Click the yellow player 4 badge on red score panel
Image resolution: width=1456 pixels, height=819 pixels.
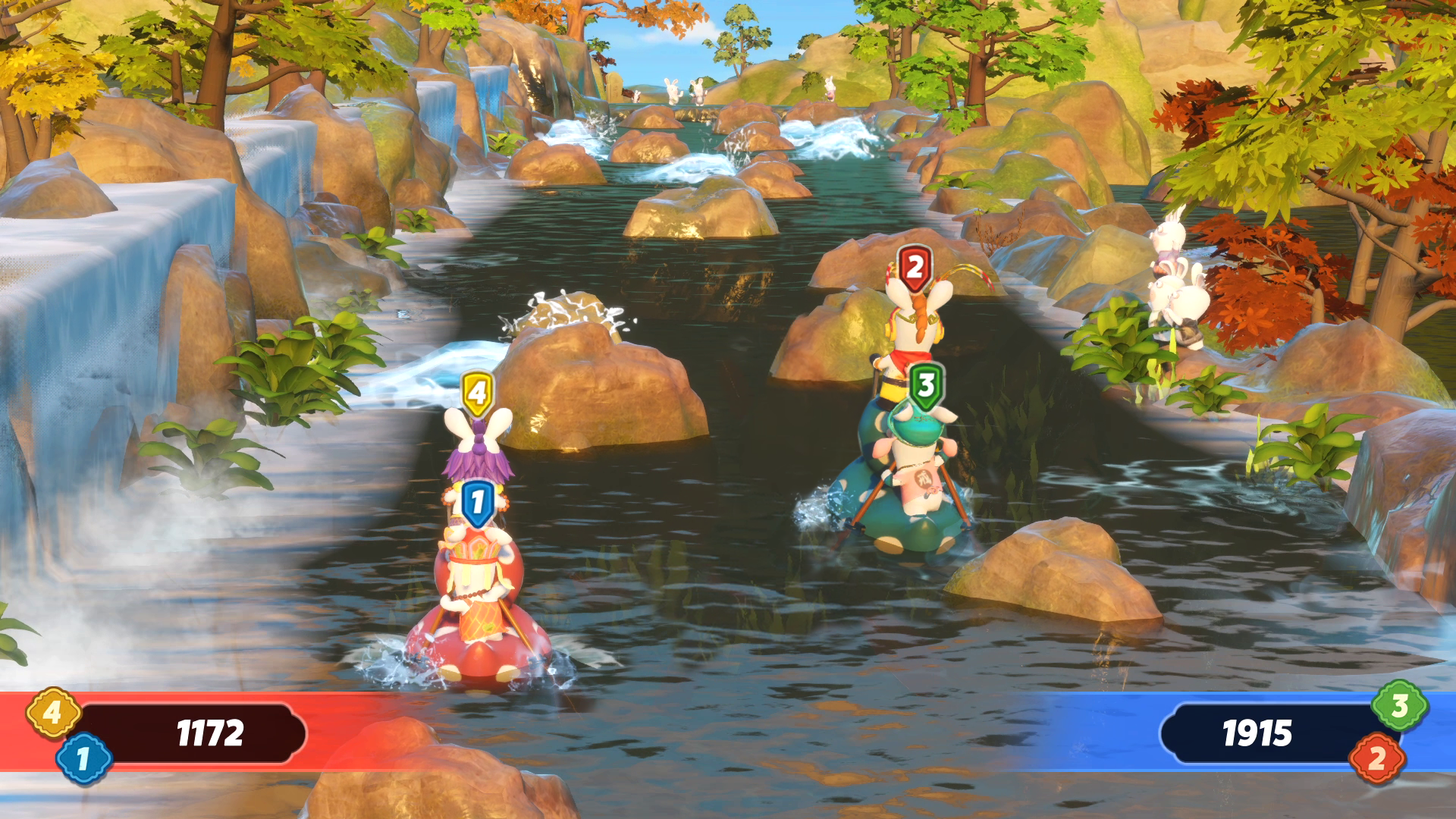tap(52, 713)
